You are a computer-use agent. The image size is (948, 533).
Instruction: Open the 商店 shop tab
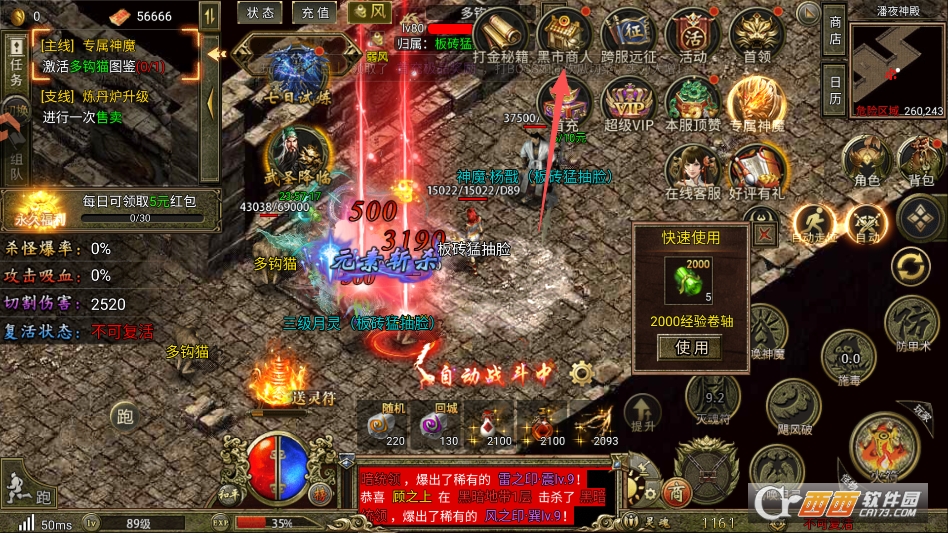pos(835,30)
